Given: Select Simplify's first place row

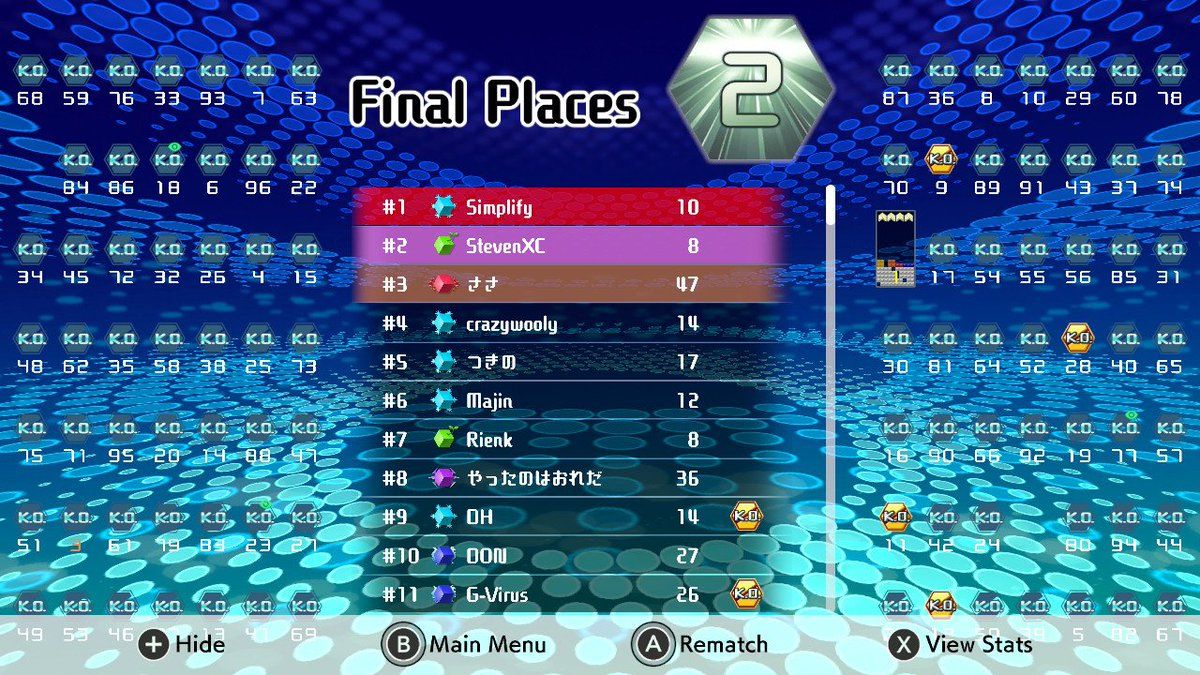Looking at the screenshot, I should coord(570,208).
